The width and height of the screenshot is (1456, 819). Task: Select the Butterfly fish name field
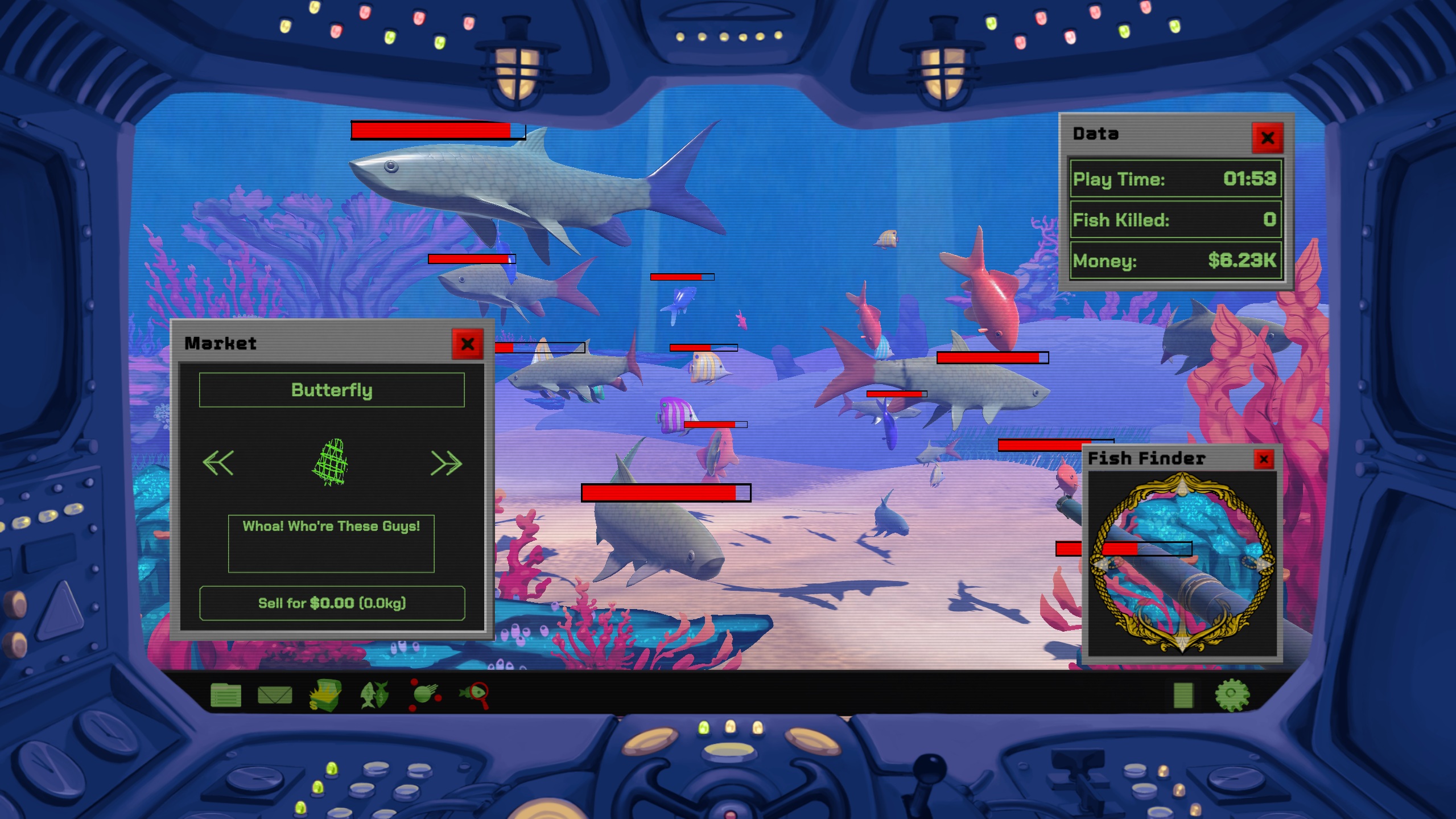(332, 390)
